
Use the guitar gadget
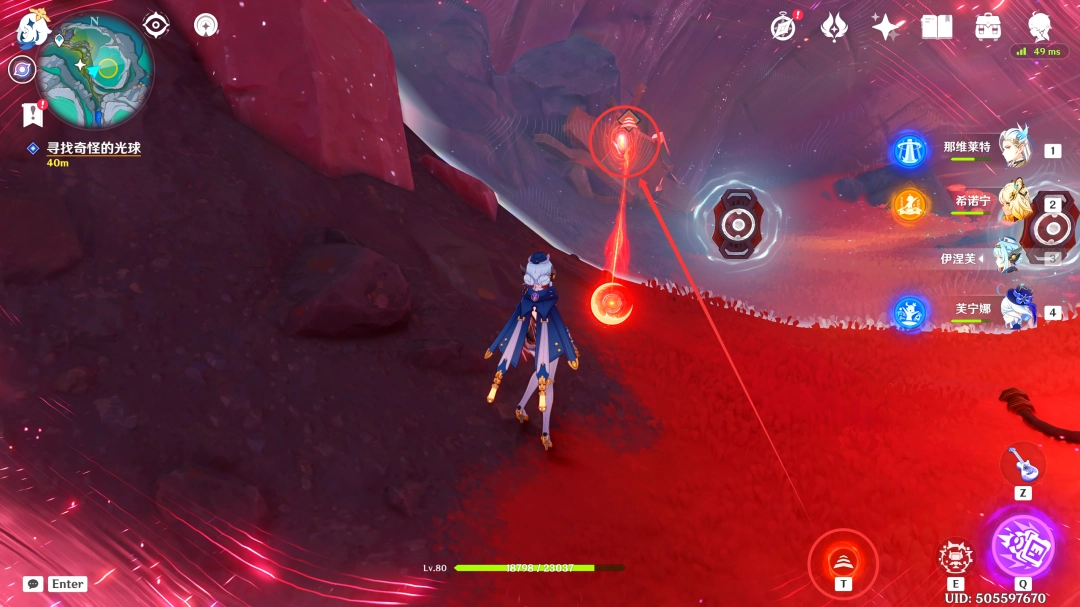[x=1022, y=463]
